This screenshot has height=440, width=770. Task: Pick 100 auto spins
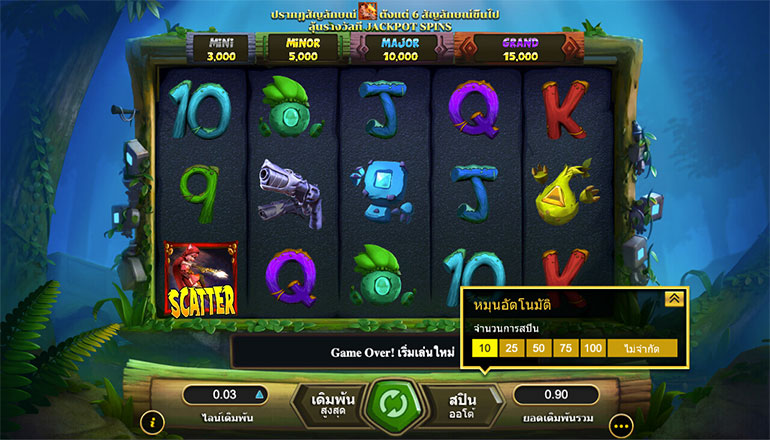pos(593,349)
